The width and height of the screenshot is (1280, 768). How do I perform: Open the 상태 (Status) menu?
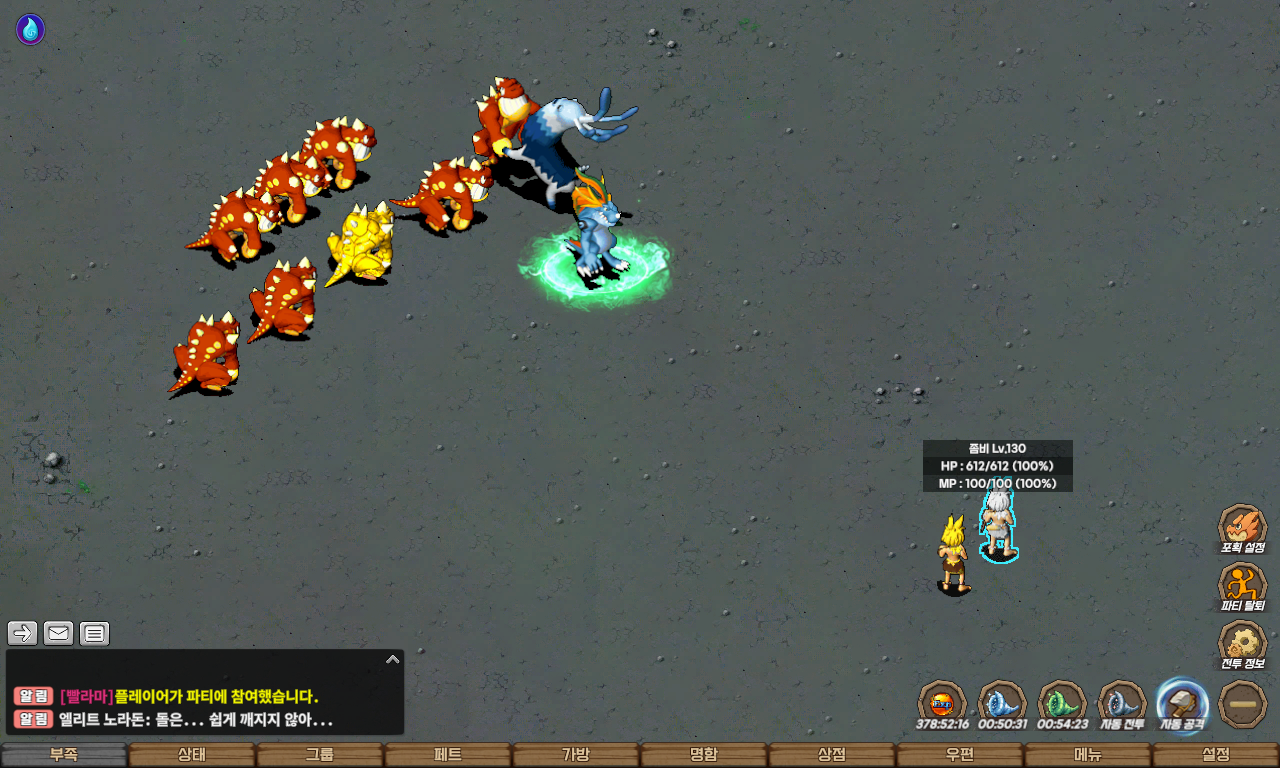click(192, 755)
